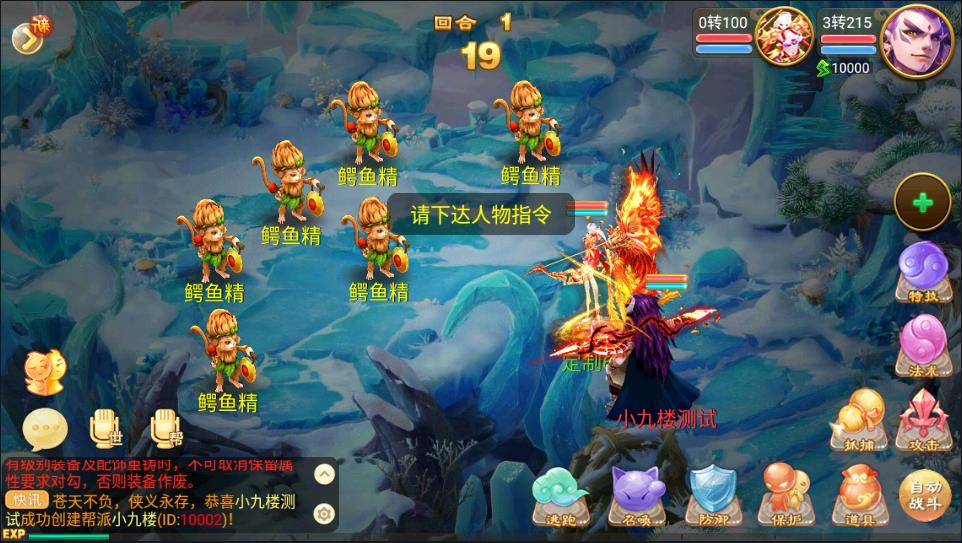Select the 攻击 attack command

(921, 418)
